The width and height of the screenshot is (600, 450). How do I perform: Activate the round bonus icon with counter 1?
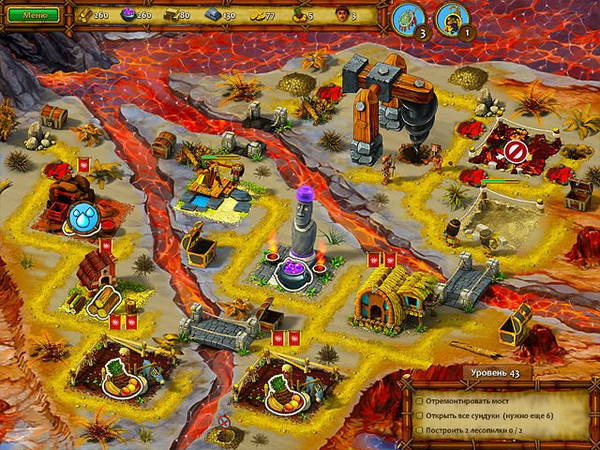451,18
